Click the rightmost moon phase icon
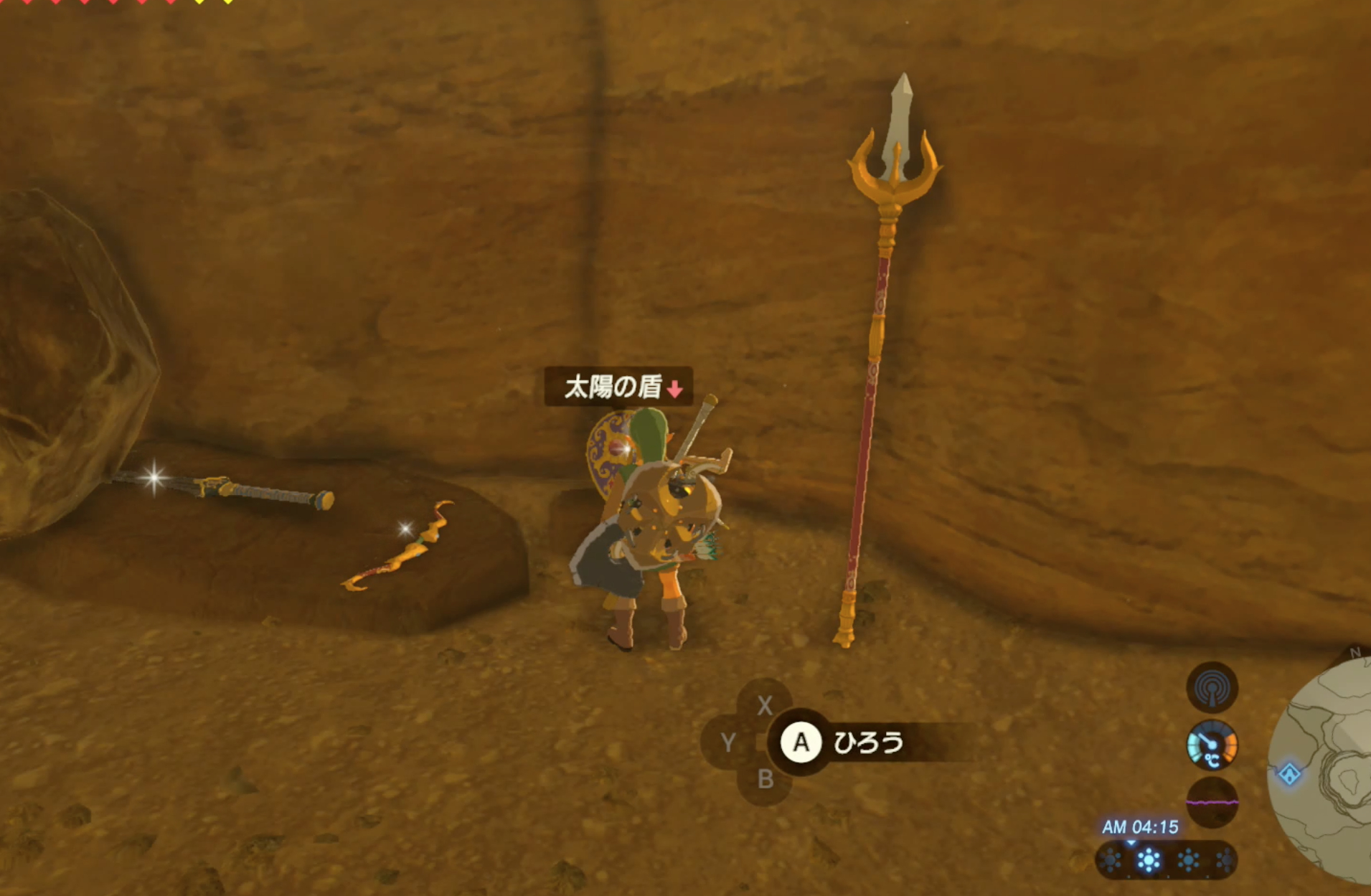Viewport: 1371px width, 896px height. pyautogui.click(x=1225, y=859)
